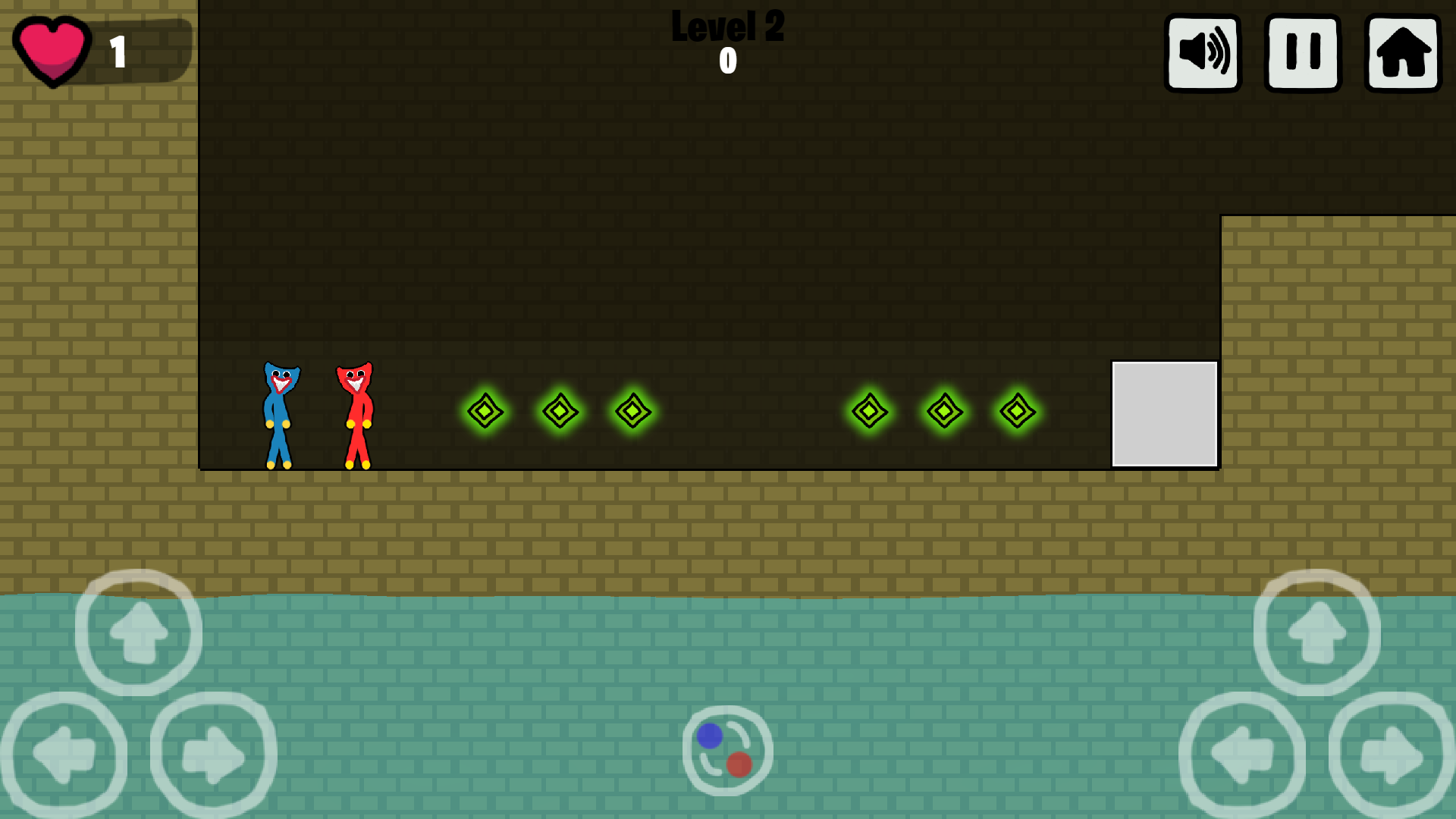1456x819 pixels.
Task: Tap the white pushable box
Action: tap(1165, 413)
